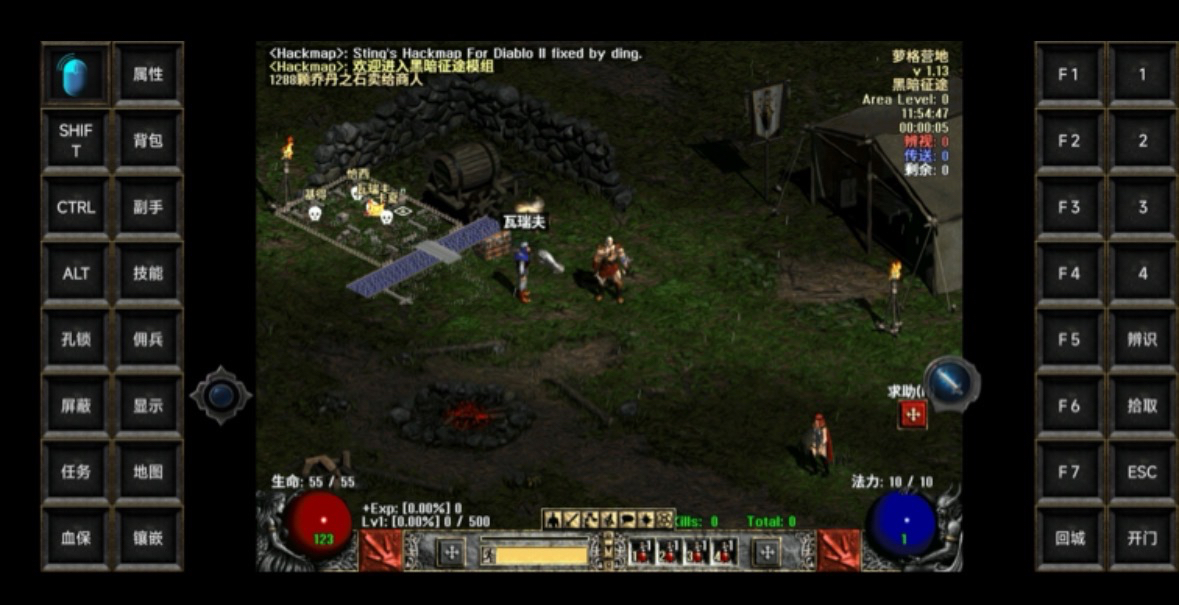Screen dimensions: 1179x605
Task: Tap the 血保 health protection button
Action: pyautogui.click(x=75, y=537)
